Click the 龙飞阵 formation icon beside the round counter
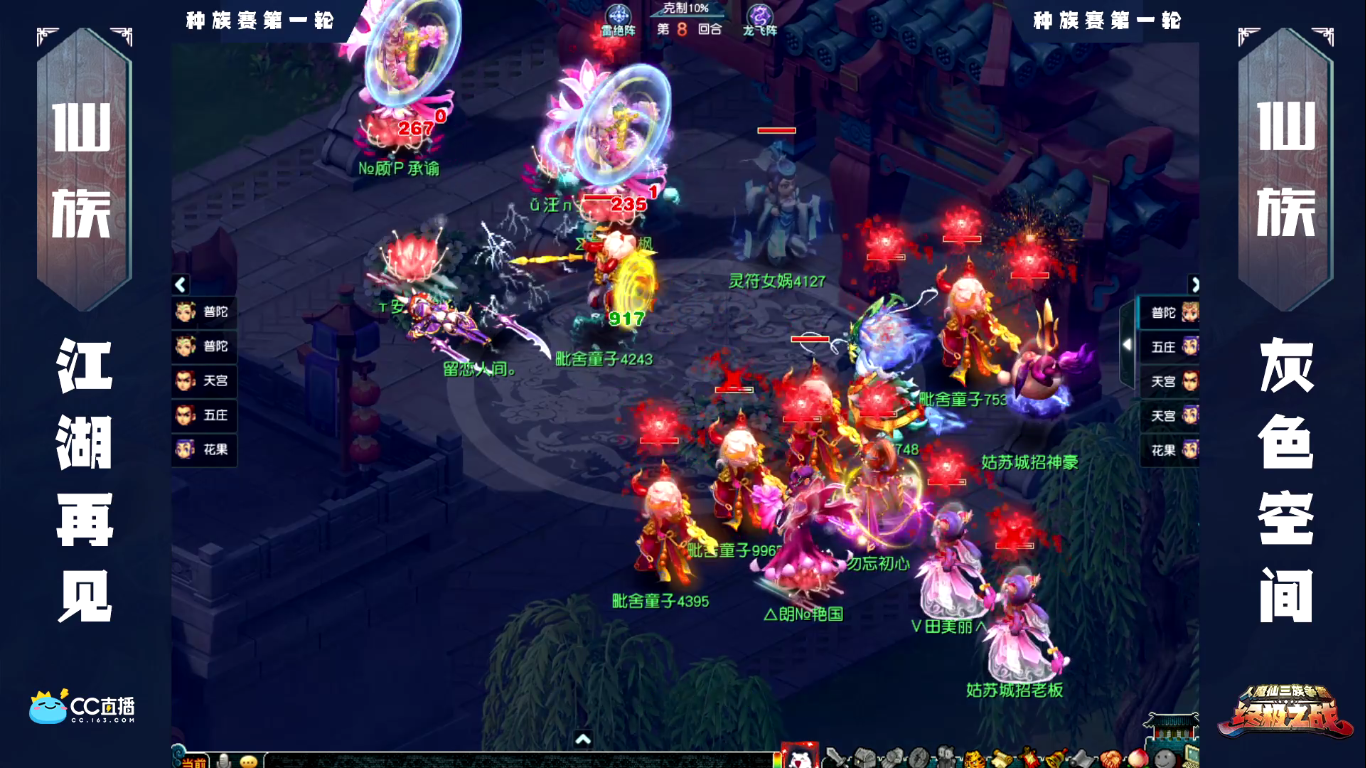 click(759, 15)
